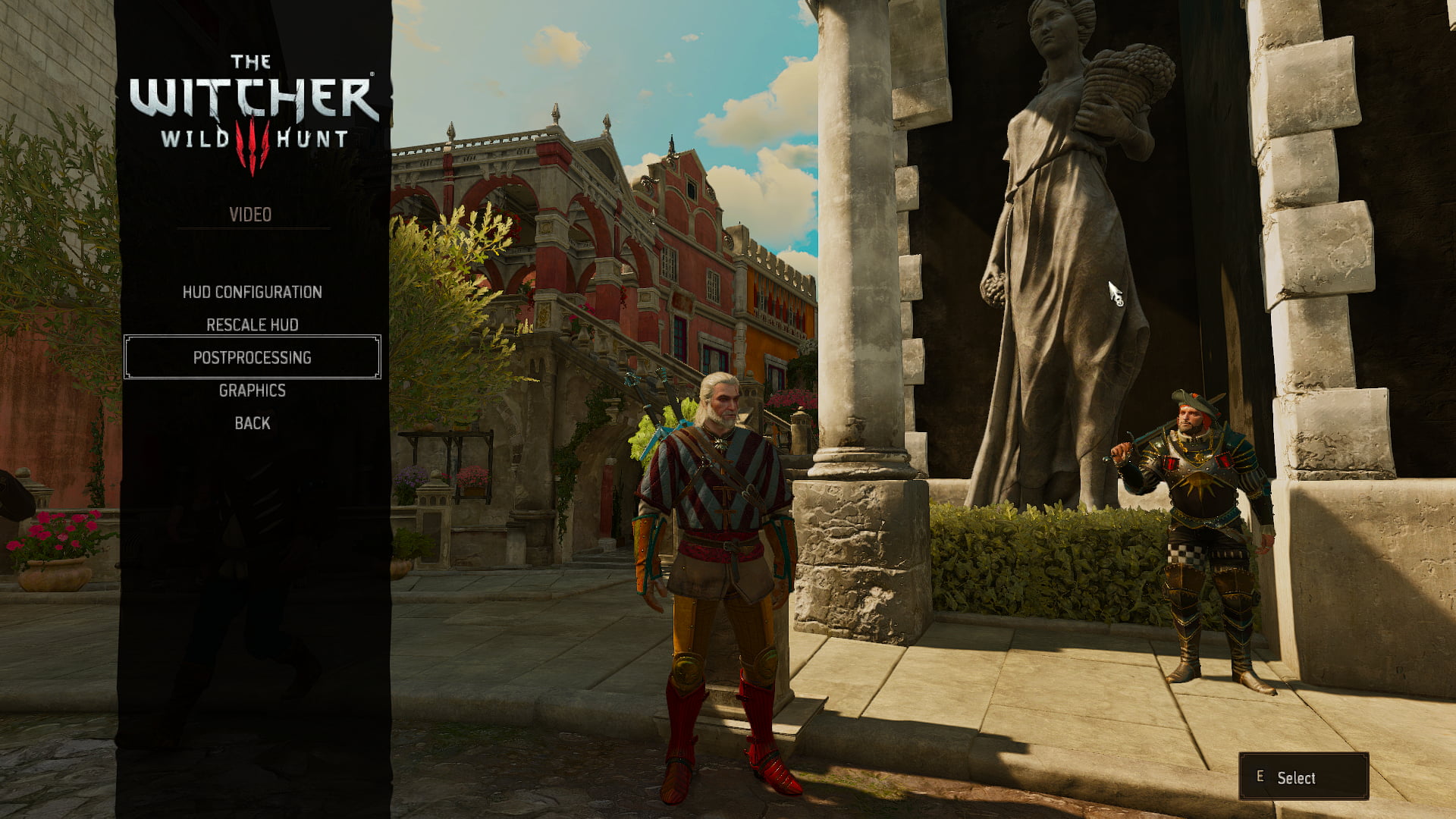Select the Rescale HUD option
The image size is (1456, 819).
click(252, 325)
